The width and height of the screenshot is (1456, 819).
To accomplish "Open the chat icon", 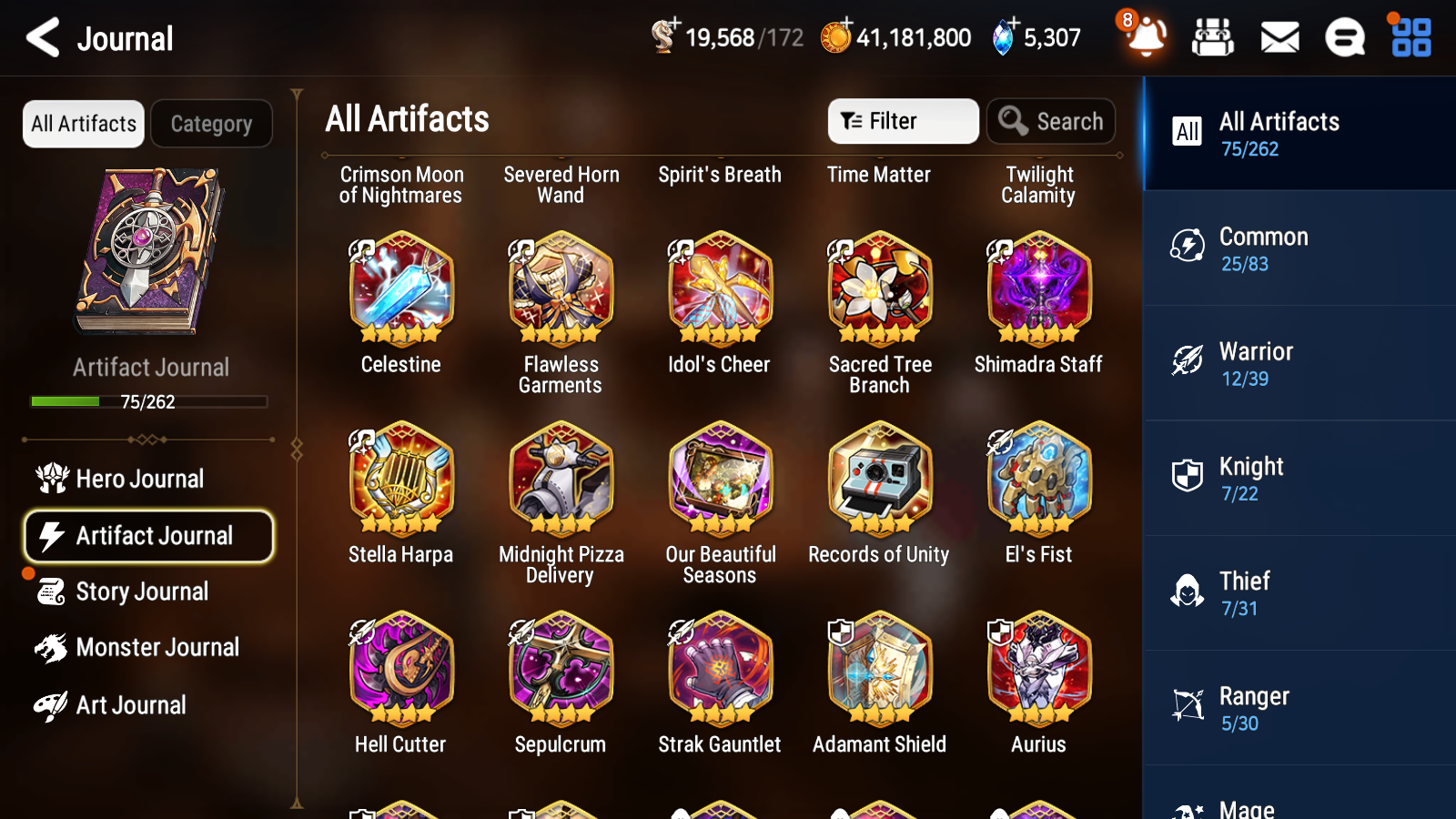I will pyautogui.click(x=1344, y=37).
